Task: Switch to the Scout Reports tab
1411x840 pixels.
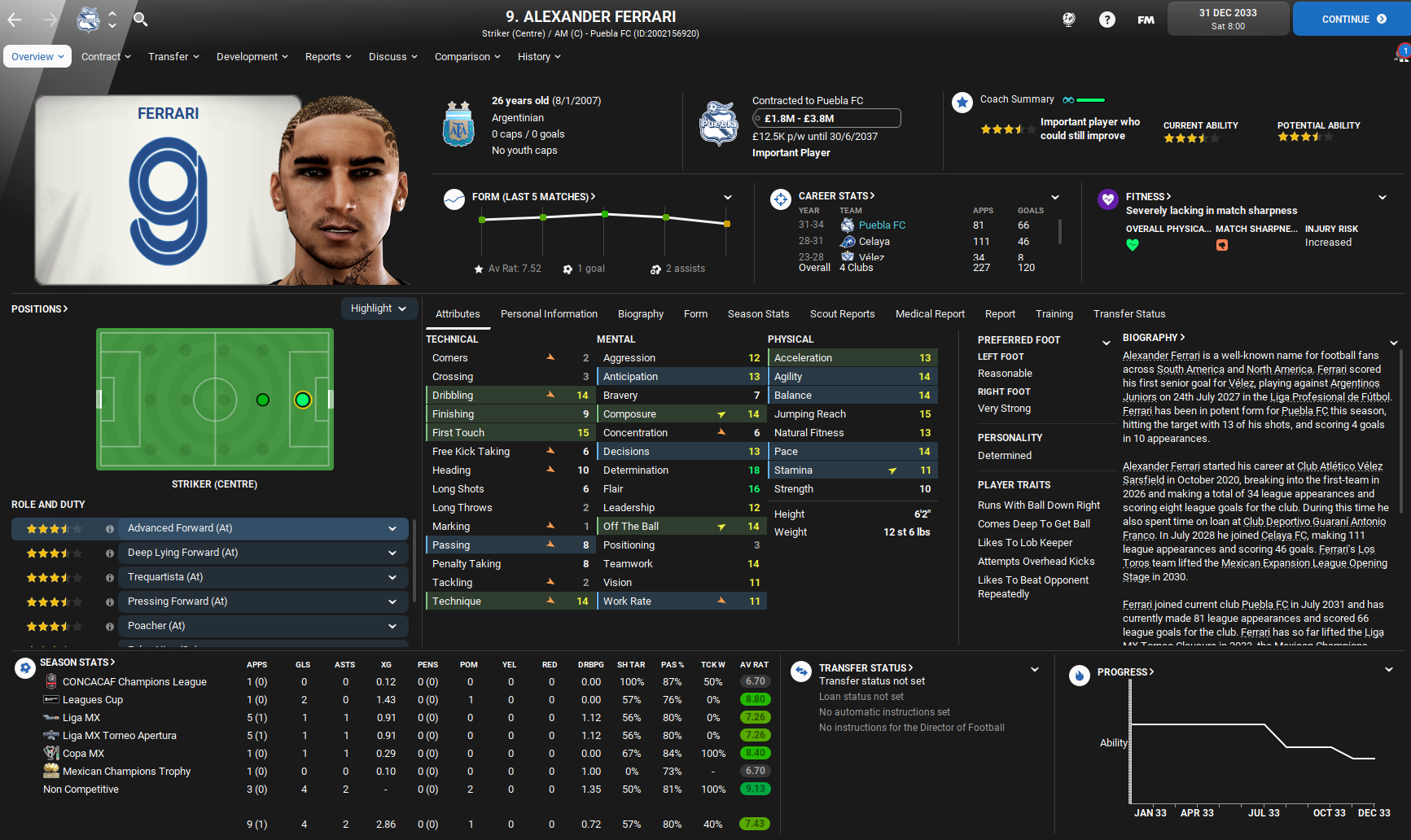Action: click(x=842, y=313)
